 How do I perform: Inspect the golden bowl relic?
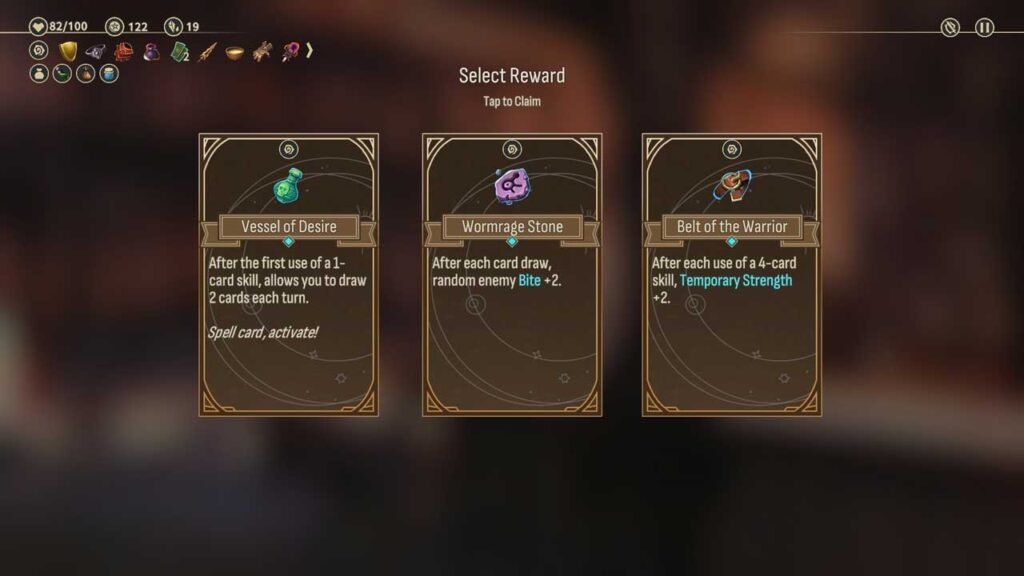pos(235,50)
